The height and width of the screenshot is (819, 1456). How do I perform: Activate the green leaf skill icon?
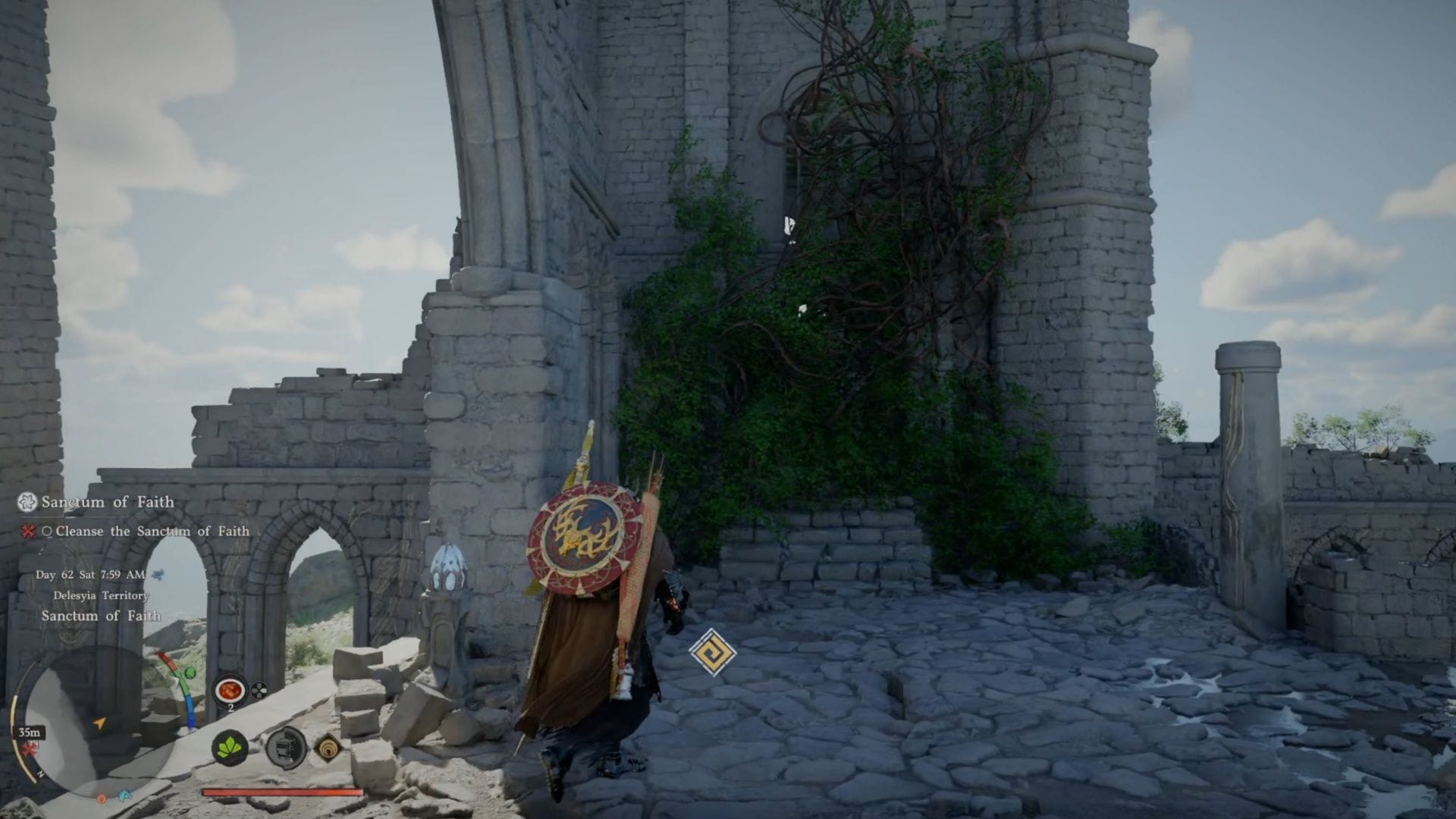pyautogui.click(x=229, y=748)
